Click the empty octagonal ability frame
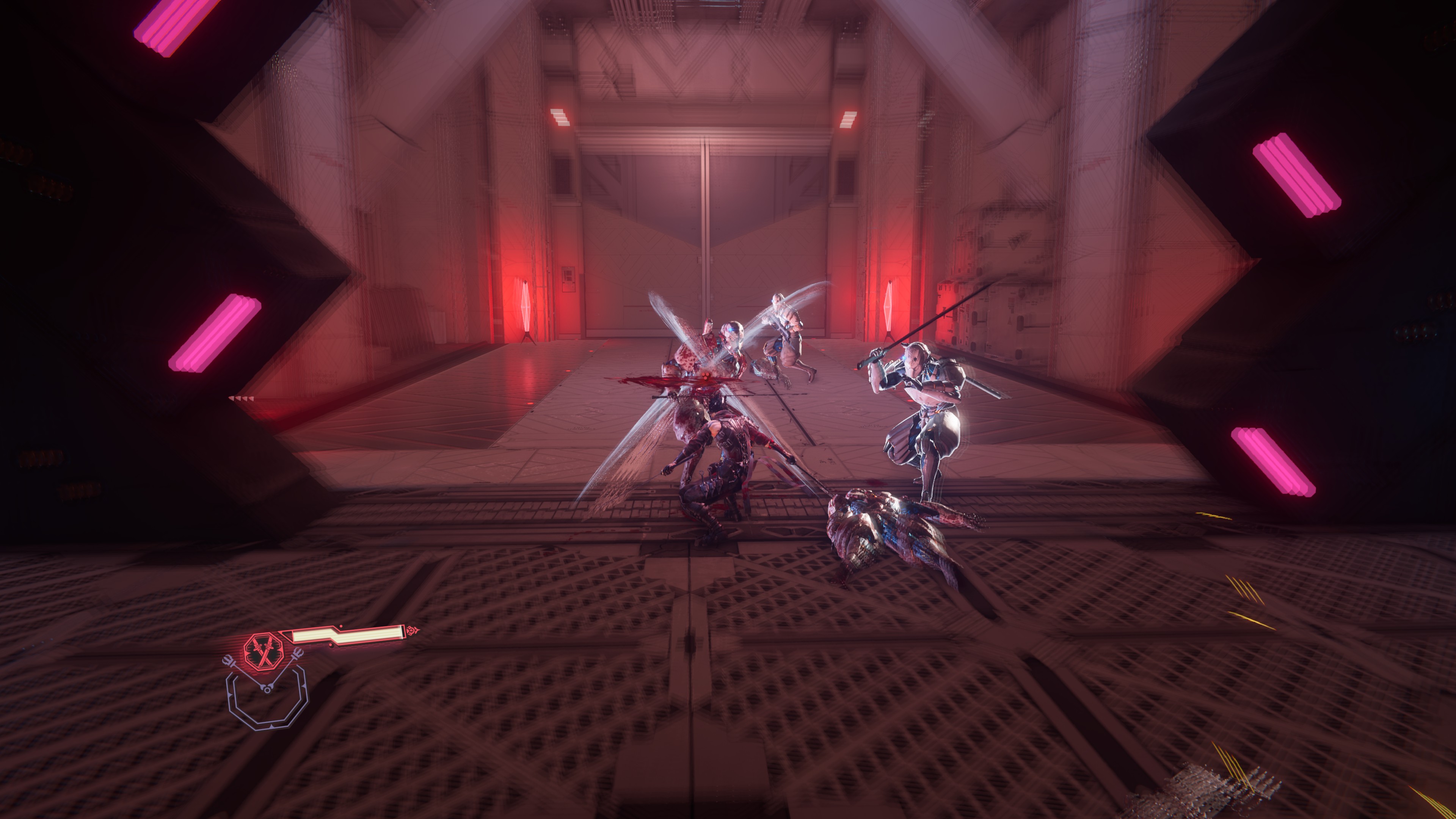The height and width of the screenshot is (819, 1456). click(x=267, y=701)
